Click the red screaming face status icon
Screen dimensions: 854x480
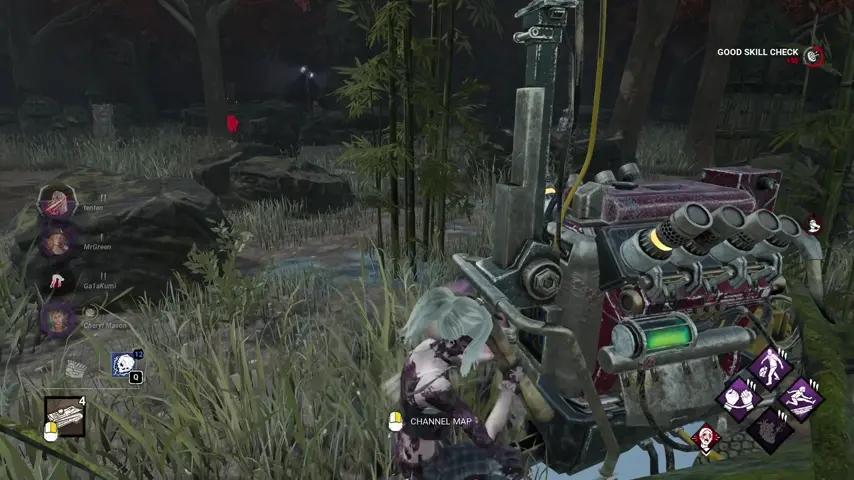click(x=706, y=437)
